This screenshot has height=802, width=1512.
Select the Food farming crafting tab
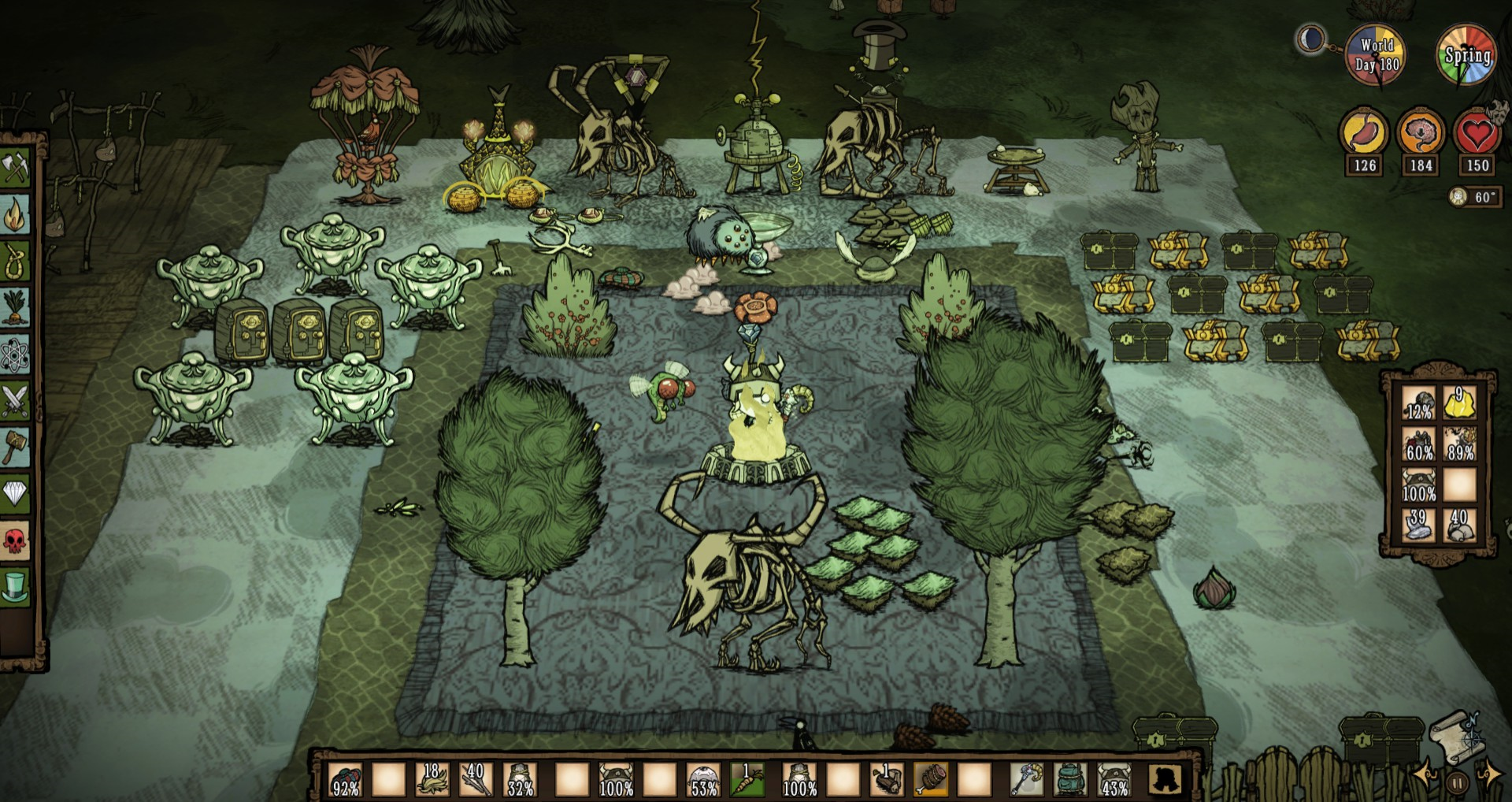(15, 307)
